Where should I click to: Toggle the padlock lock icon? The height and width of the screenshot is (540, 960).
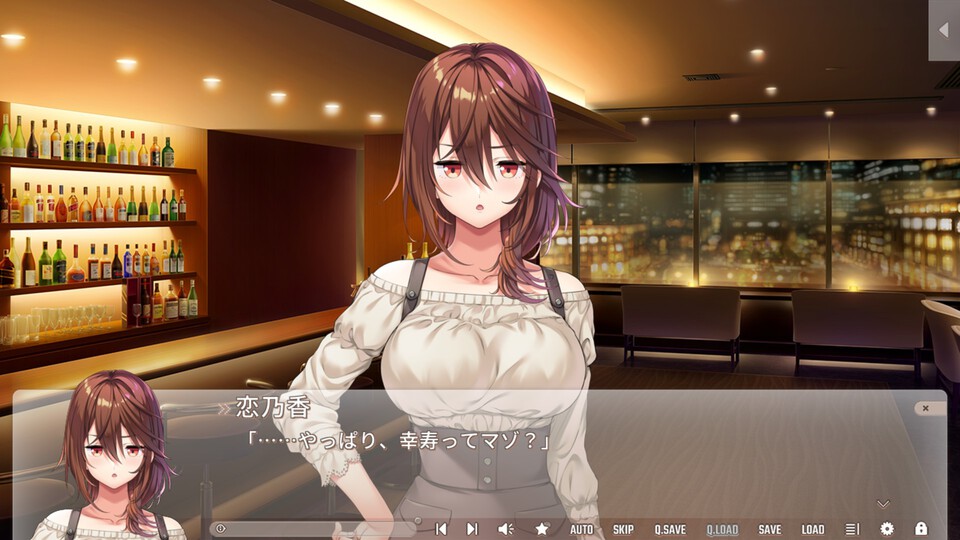click(921, 529)
